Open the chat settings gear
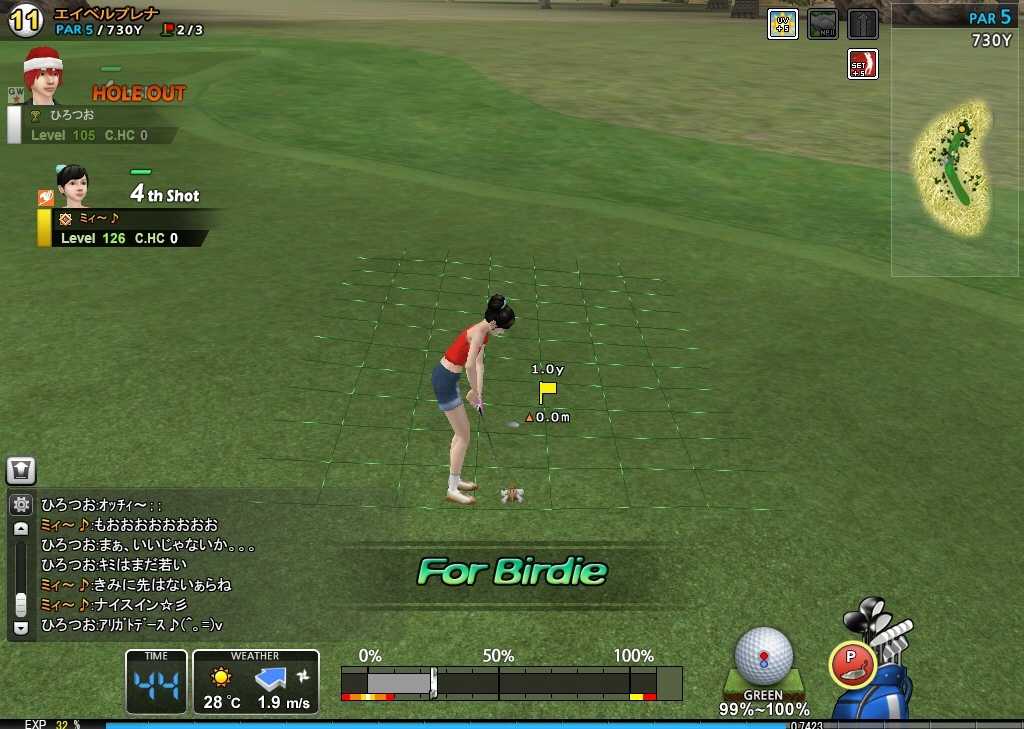1024x729 pixels. click(20, 505)
